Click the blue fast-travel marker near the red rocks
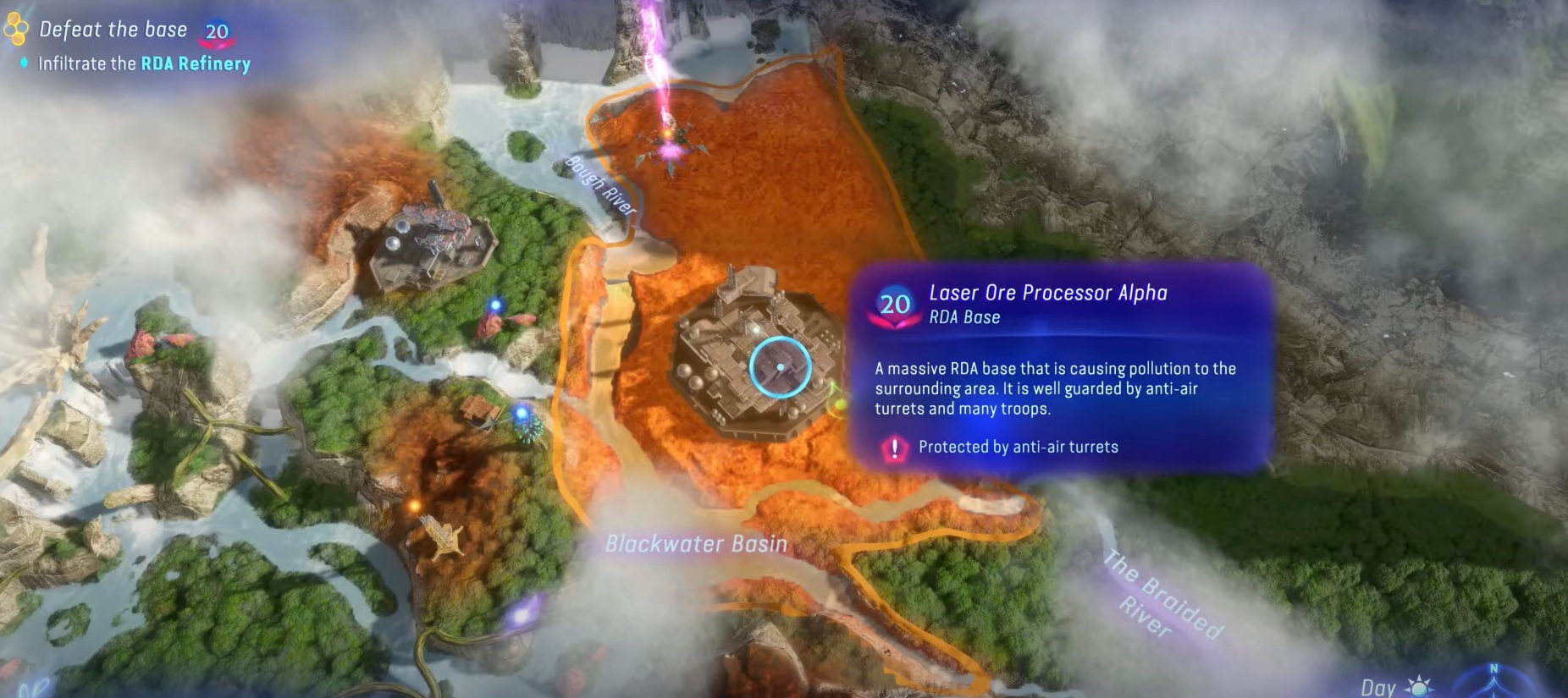 coord(495,304)
